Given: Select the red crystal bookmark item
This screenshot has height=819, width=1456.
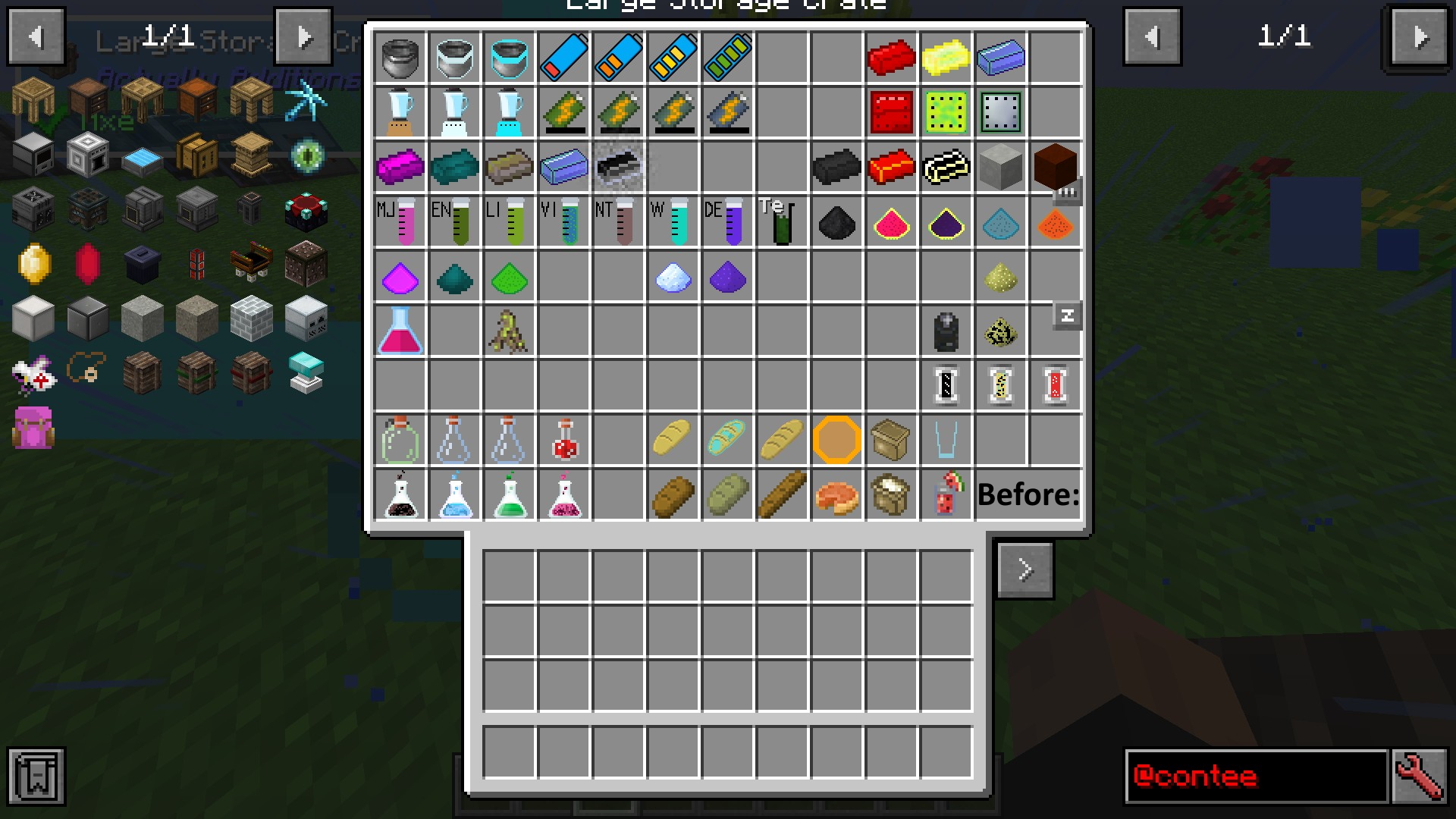Looking at the screenshot, I should 86,263.
